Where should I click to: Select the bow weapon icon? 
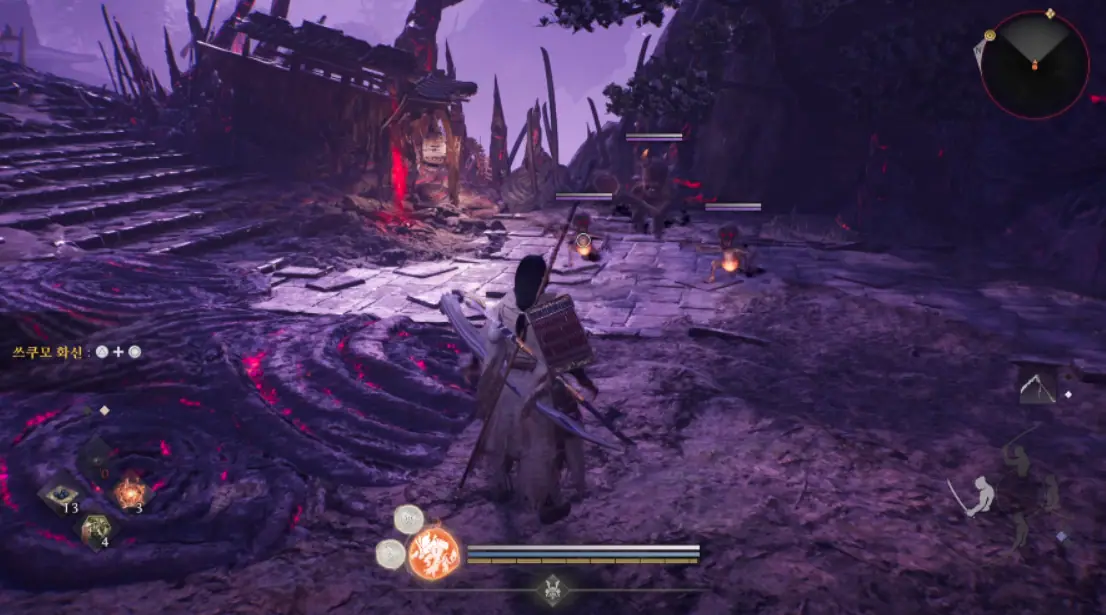(x=1038, y=386)
